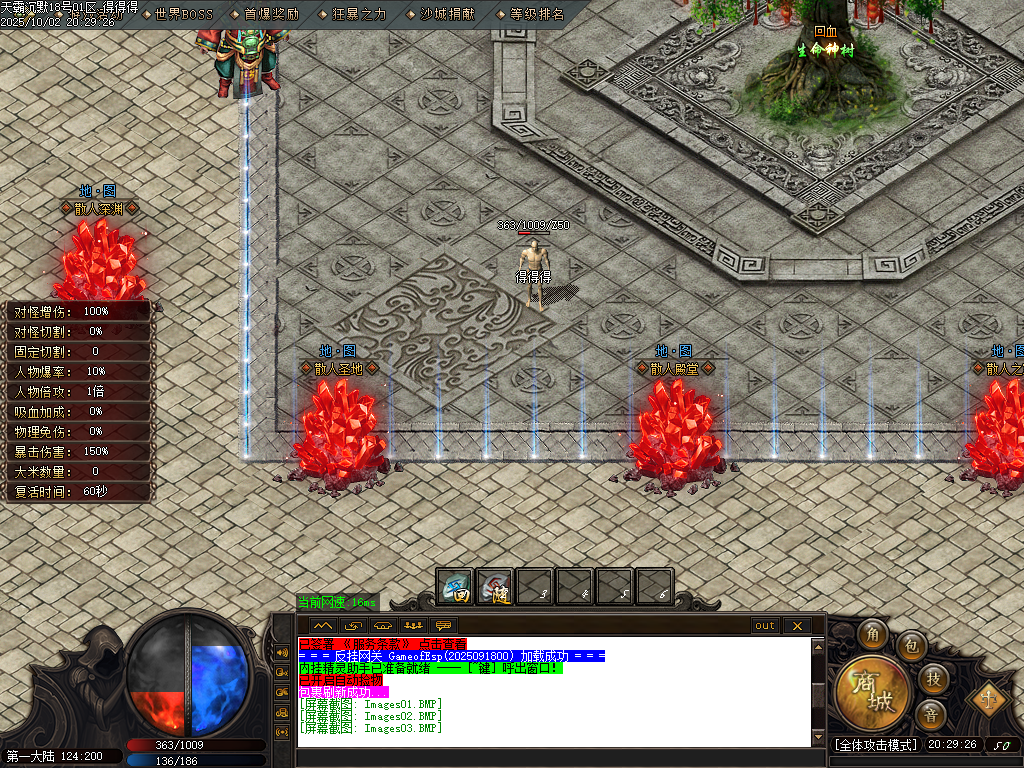Open the 沙城捐献 donation menu

tap(447, 15)
